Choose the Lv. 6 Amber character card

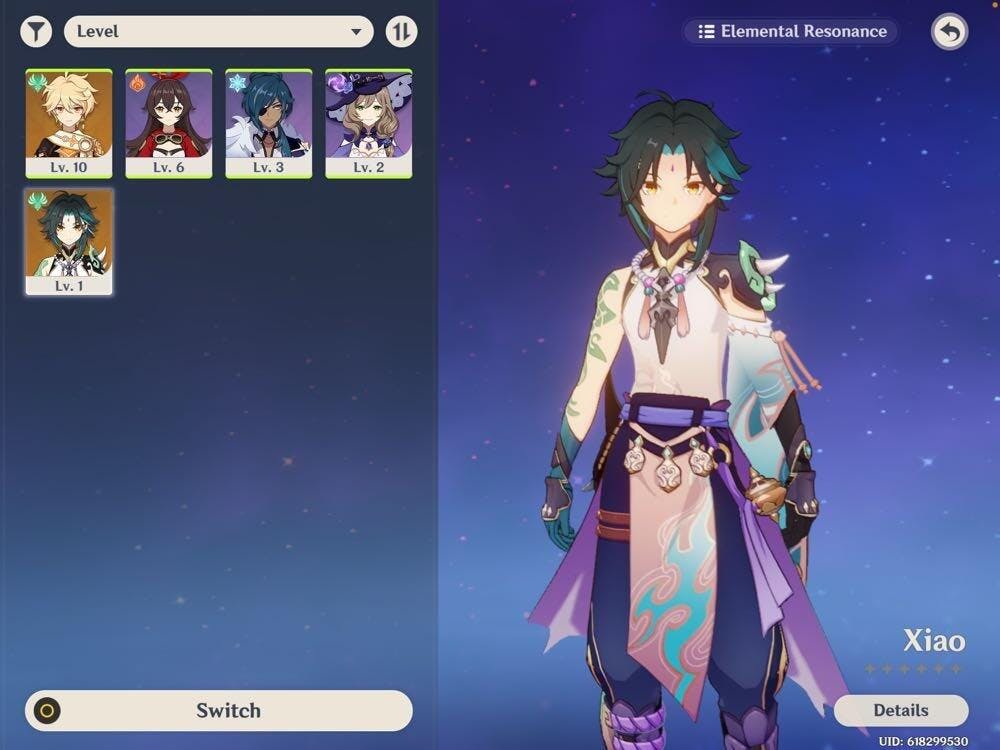[x=169, y=124]
